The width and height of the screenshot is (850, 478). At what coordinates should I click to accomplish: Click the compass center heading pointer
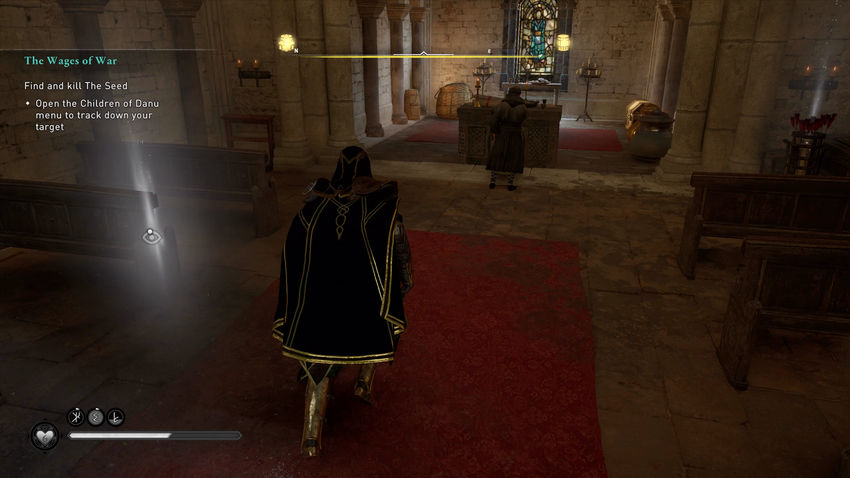(423, 52)
